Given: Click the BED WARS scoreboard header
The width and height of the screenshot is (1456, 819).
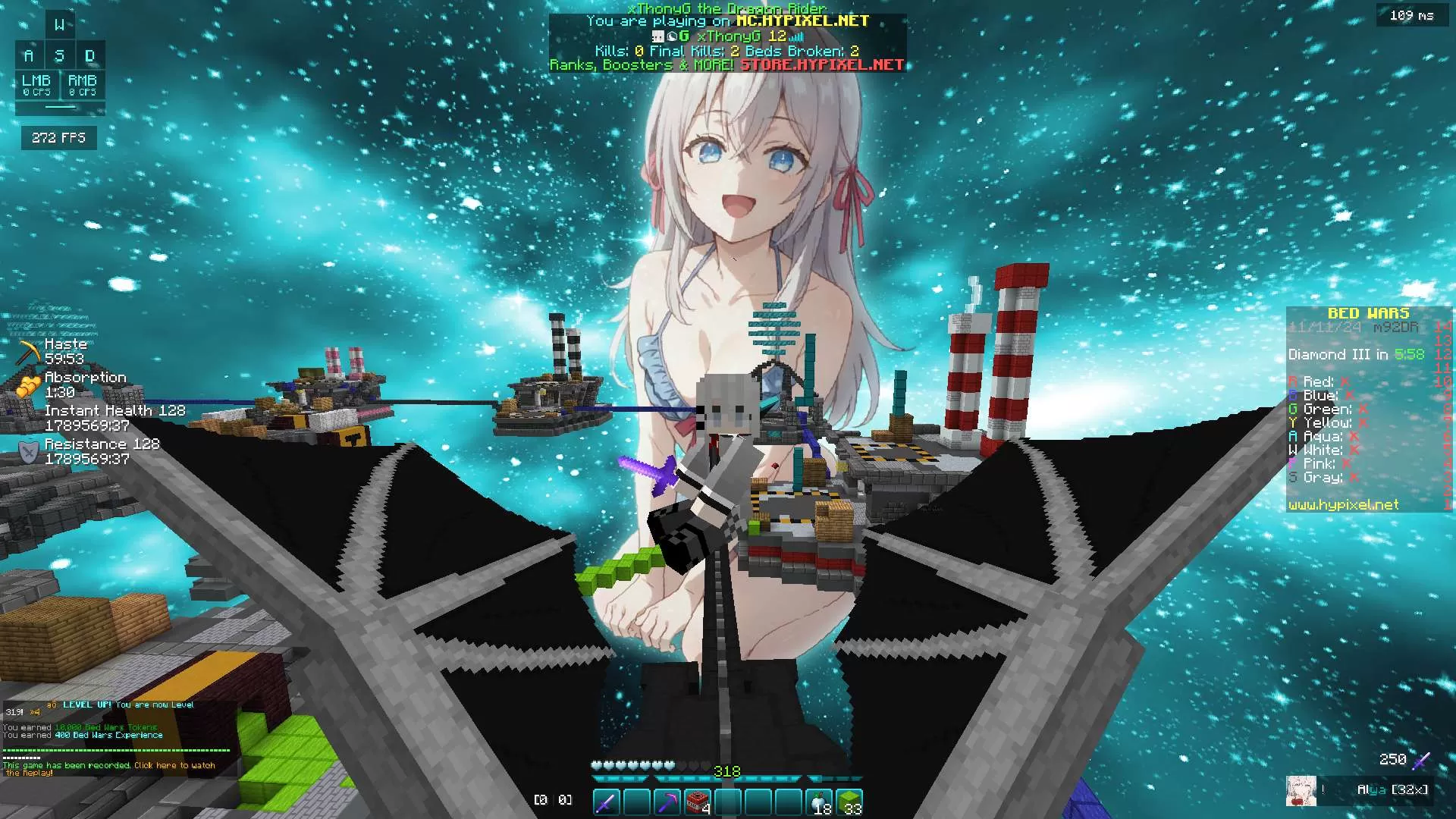Looking at the screenshot, I should point(1367,312).
